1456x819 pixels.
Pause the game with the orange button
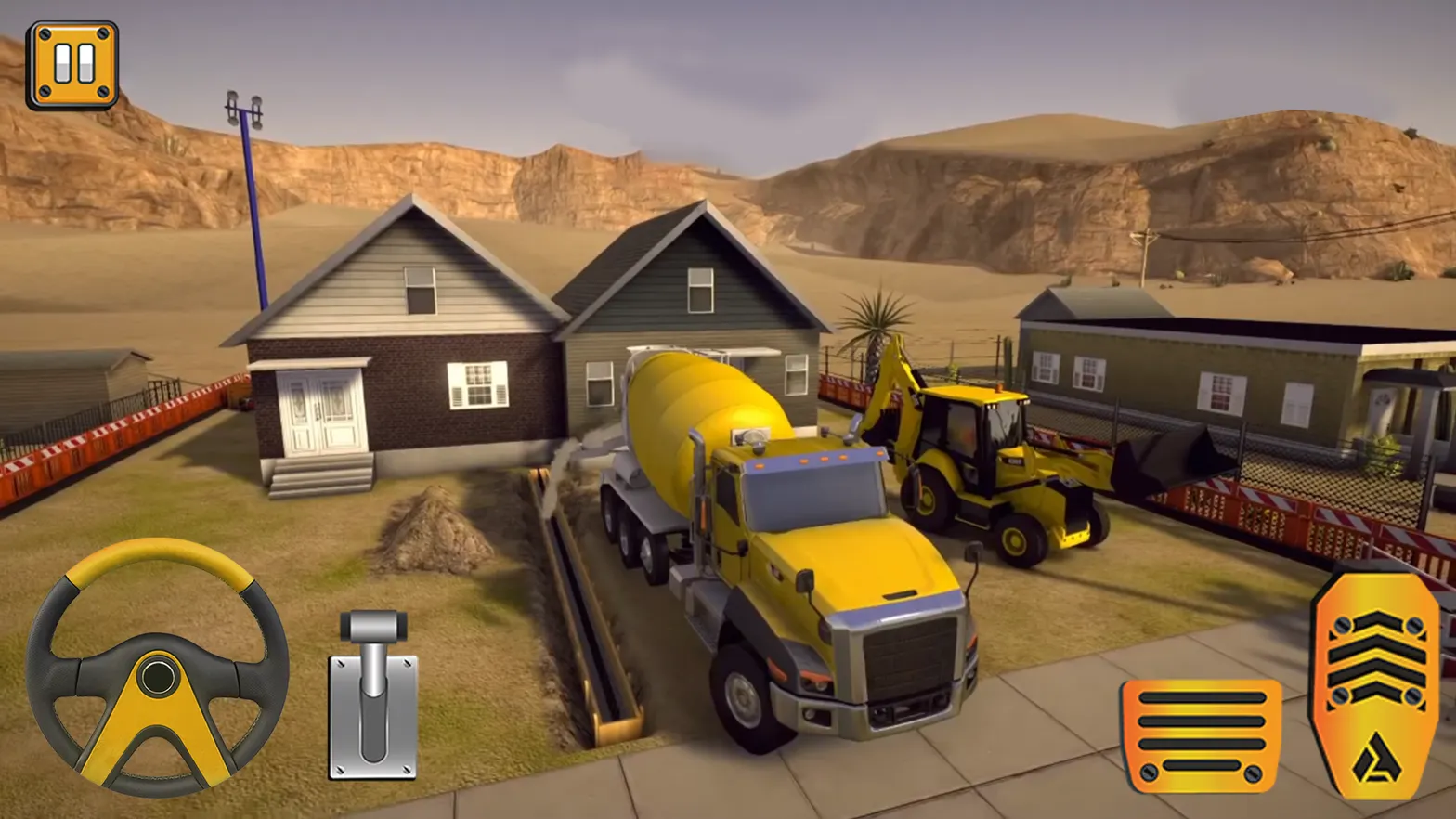coord(72,65)
